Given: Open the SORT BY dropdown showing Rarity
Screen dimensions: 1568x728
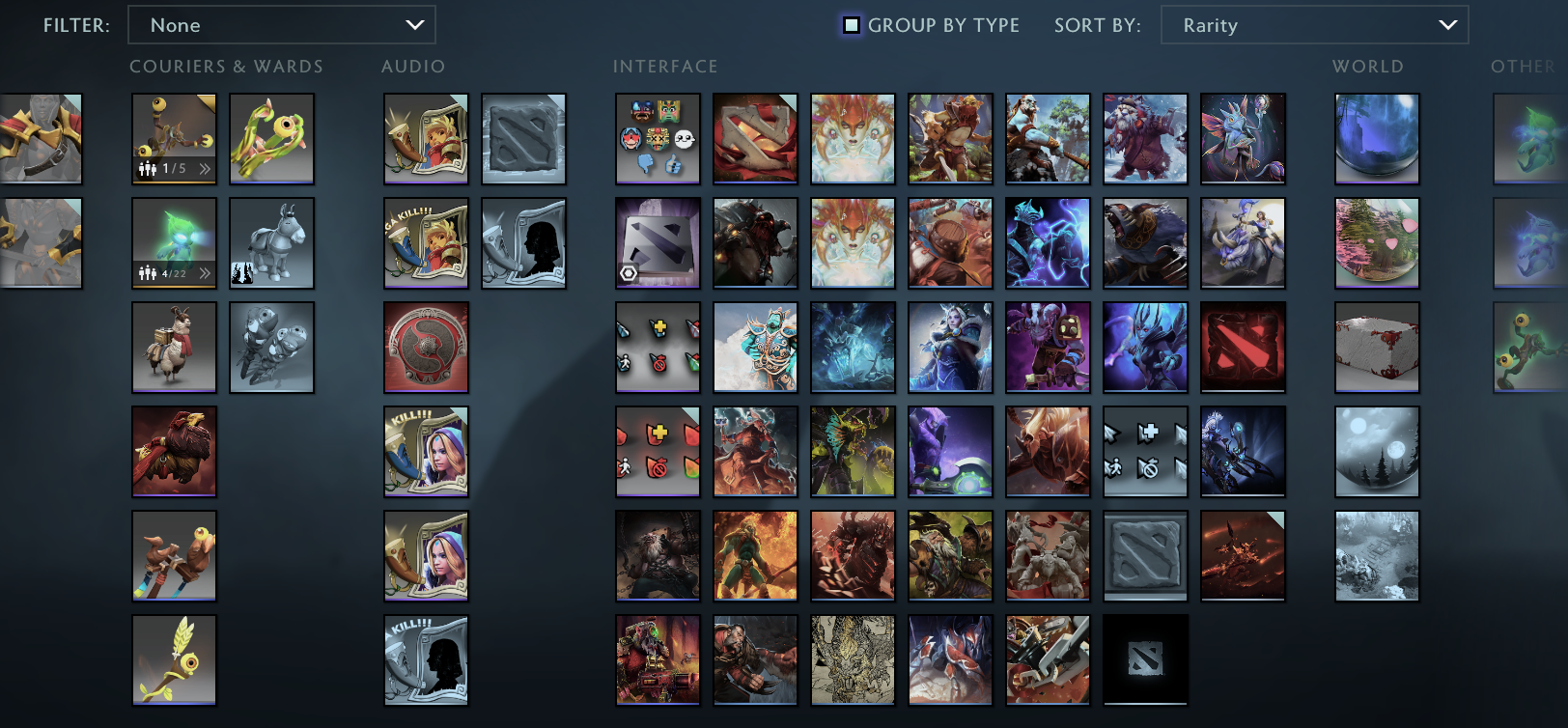Looking at the screenshot, I should tap(1315, 25).
